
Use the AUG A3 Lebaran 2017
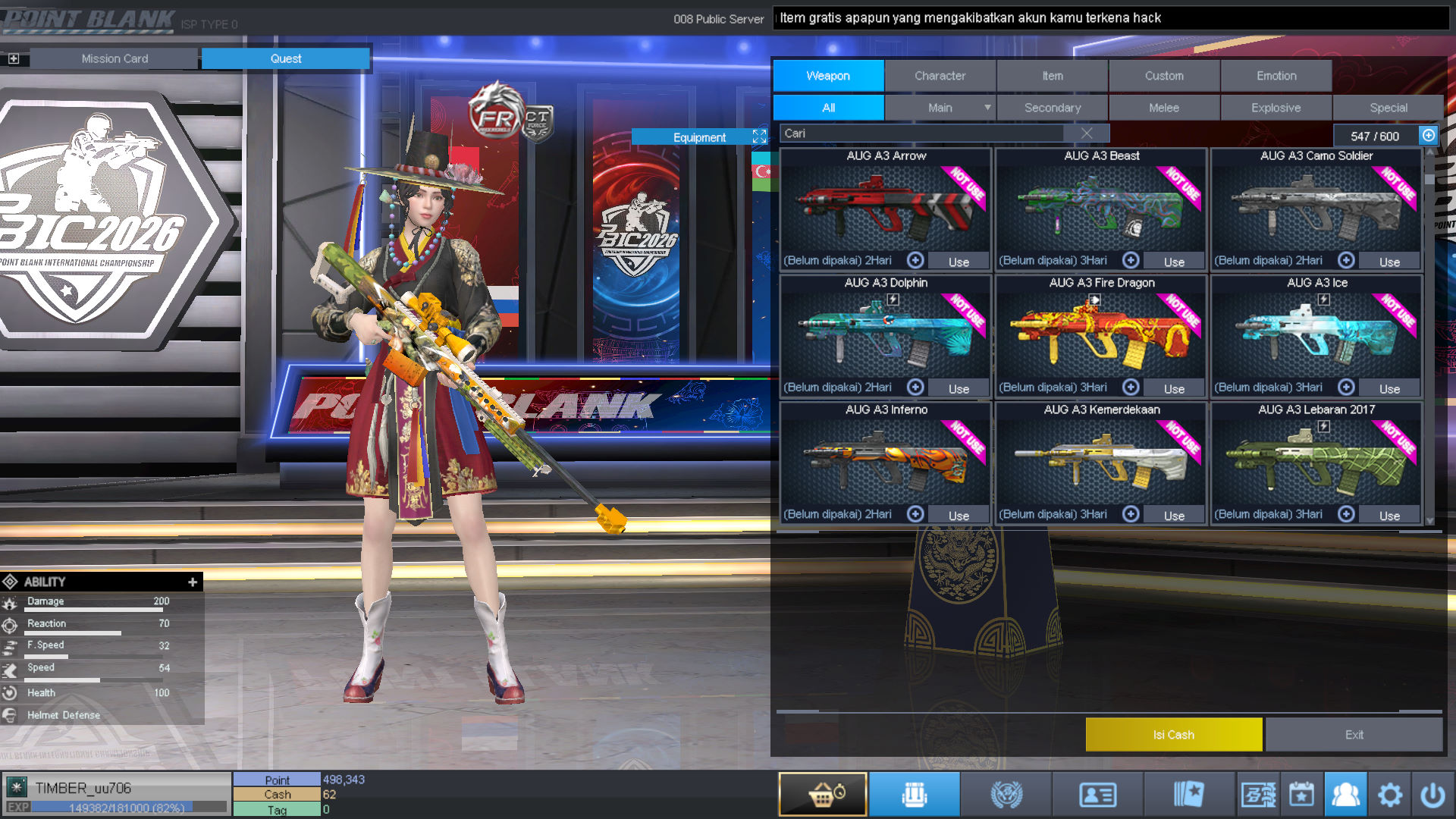click(1389, 516)
